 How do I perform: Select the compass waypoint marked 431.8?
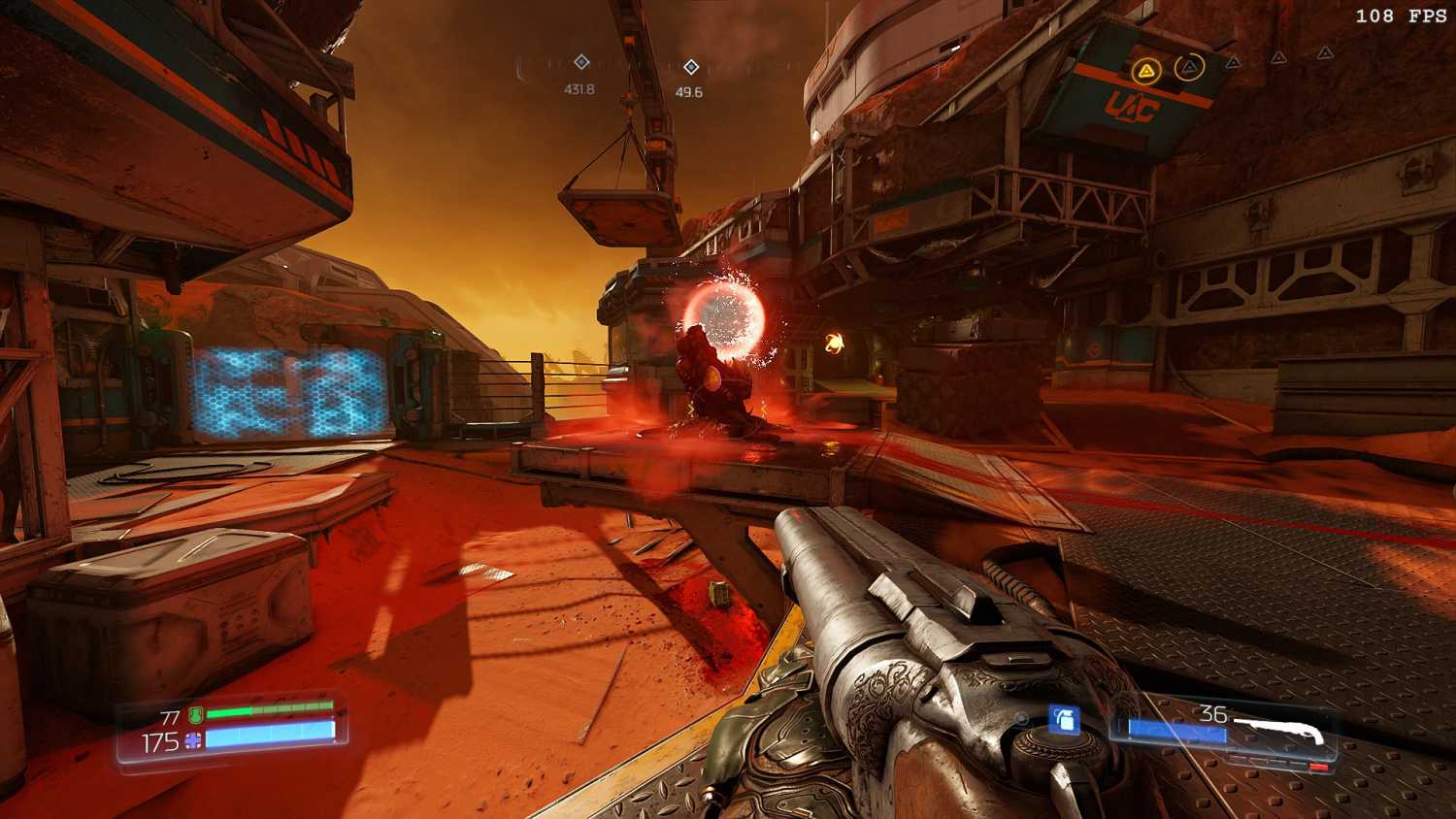(581, 63)
